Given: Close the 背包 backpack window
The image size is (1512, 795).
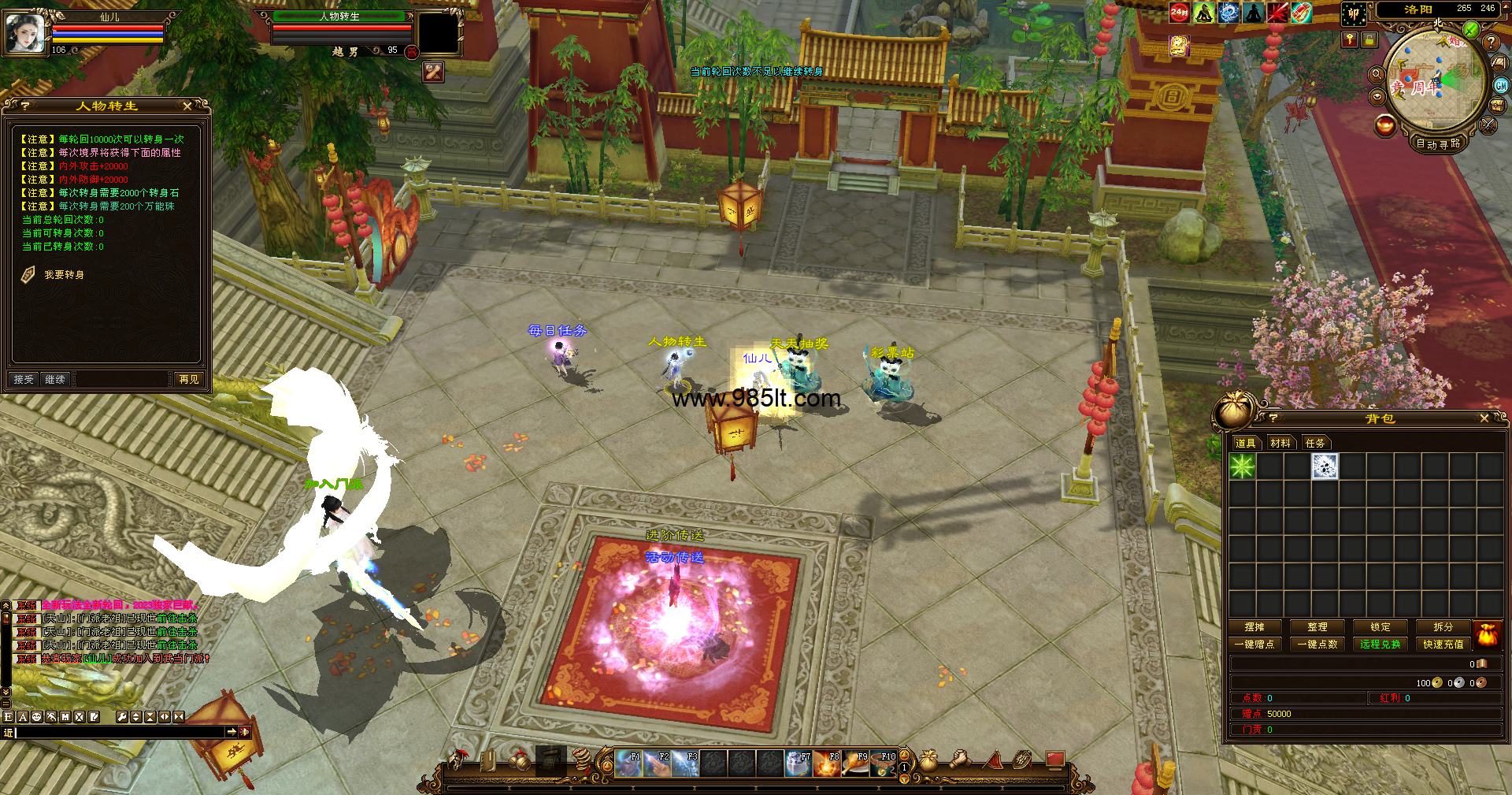Looking at the screenshot, I should pos(1484,418).
